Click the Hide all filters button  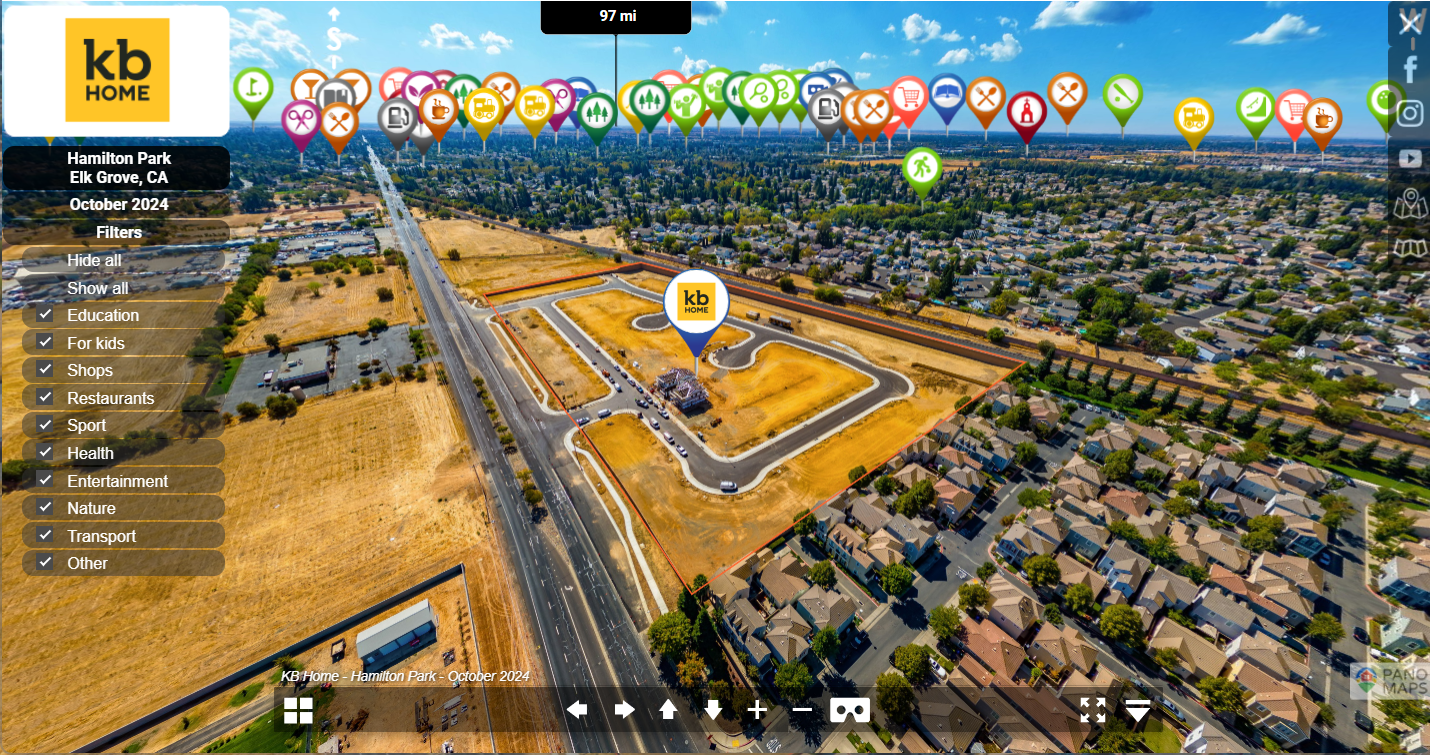95,260
